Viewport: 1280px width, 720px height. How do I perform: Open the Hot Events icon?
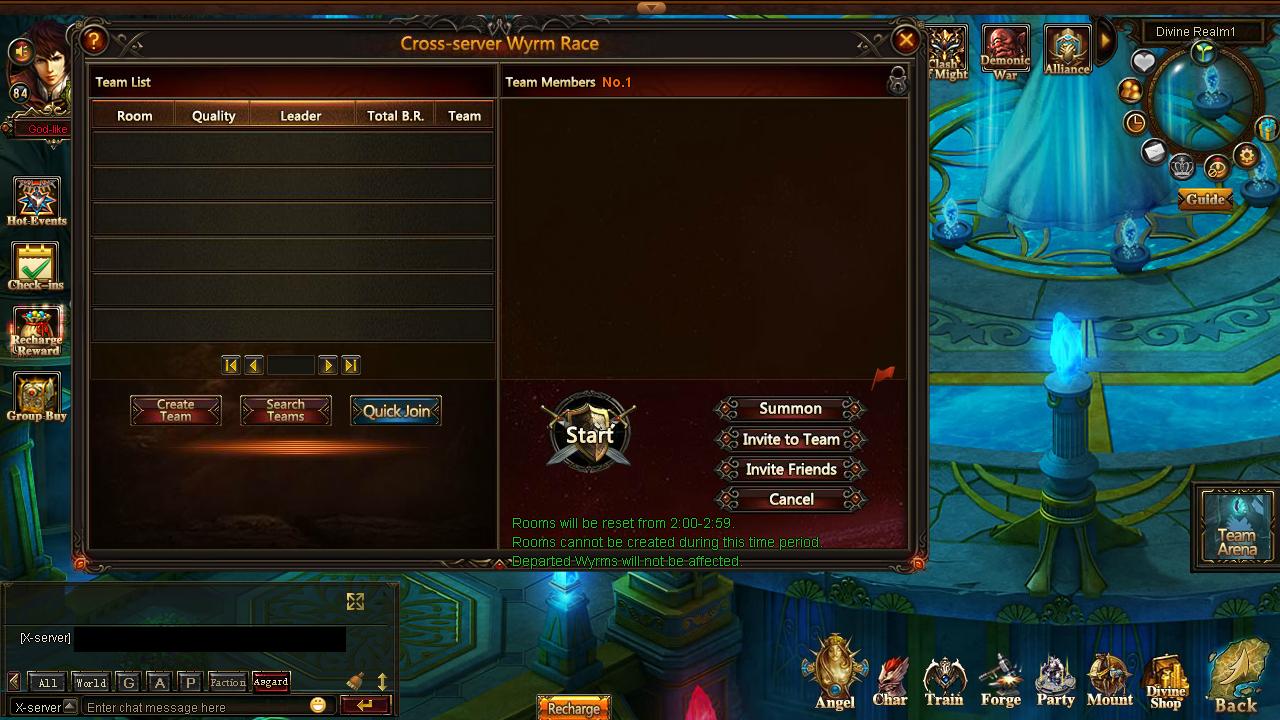click(x=37, y=201)
